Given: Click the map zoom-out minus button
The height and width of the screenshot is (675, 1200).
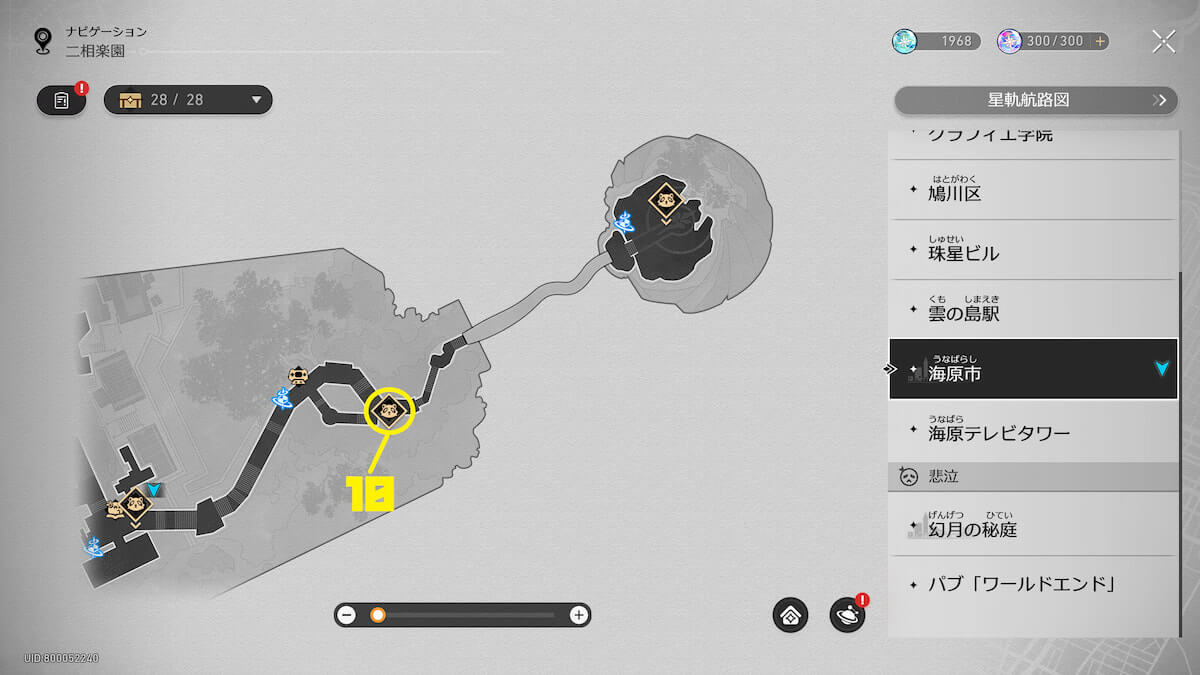Looking at the screenshot, I should click(x=347, y=615).
